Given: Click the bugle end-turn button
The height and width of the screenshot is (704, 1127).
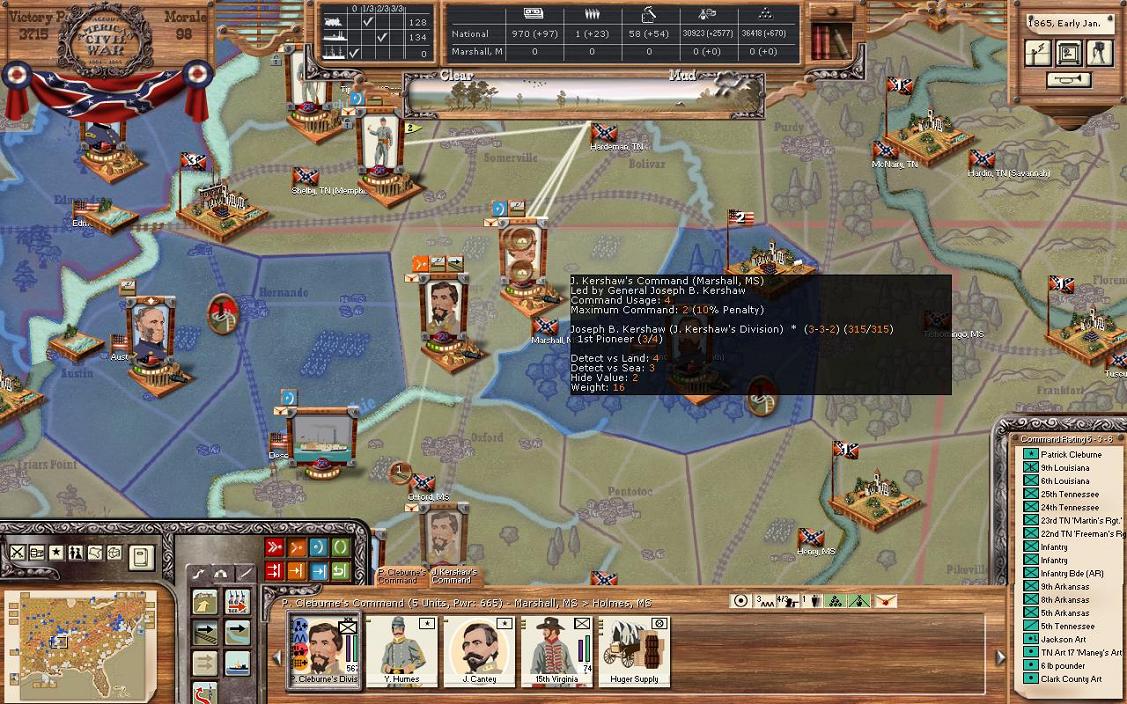Looking at the screenshot, I should tap(1068, 80).
